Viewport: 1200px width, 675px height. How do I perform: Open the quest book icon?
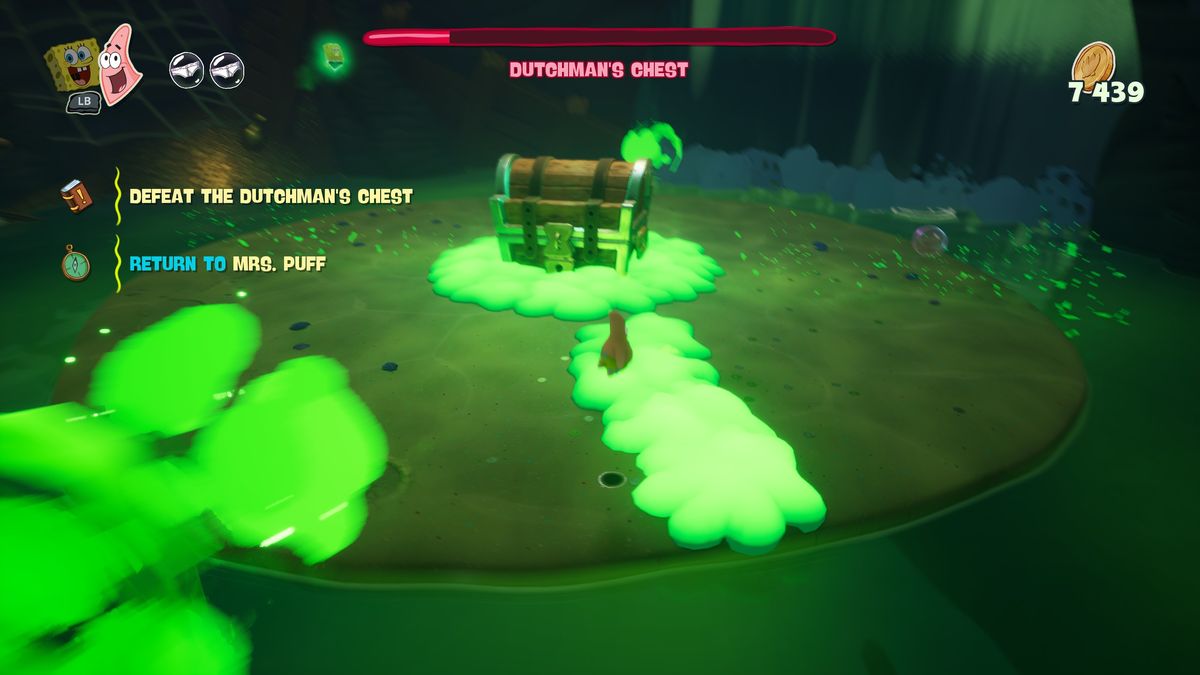(x=76, y=196)
